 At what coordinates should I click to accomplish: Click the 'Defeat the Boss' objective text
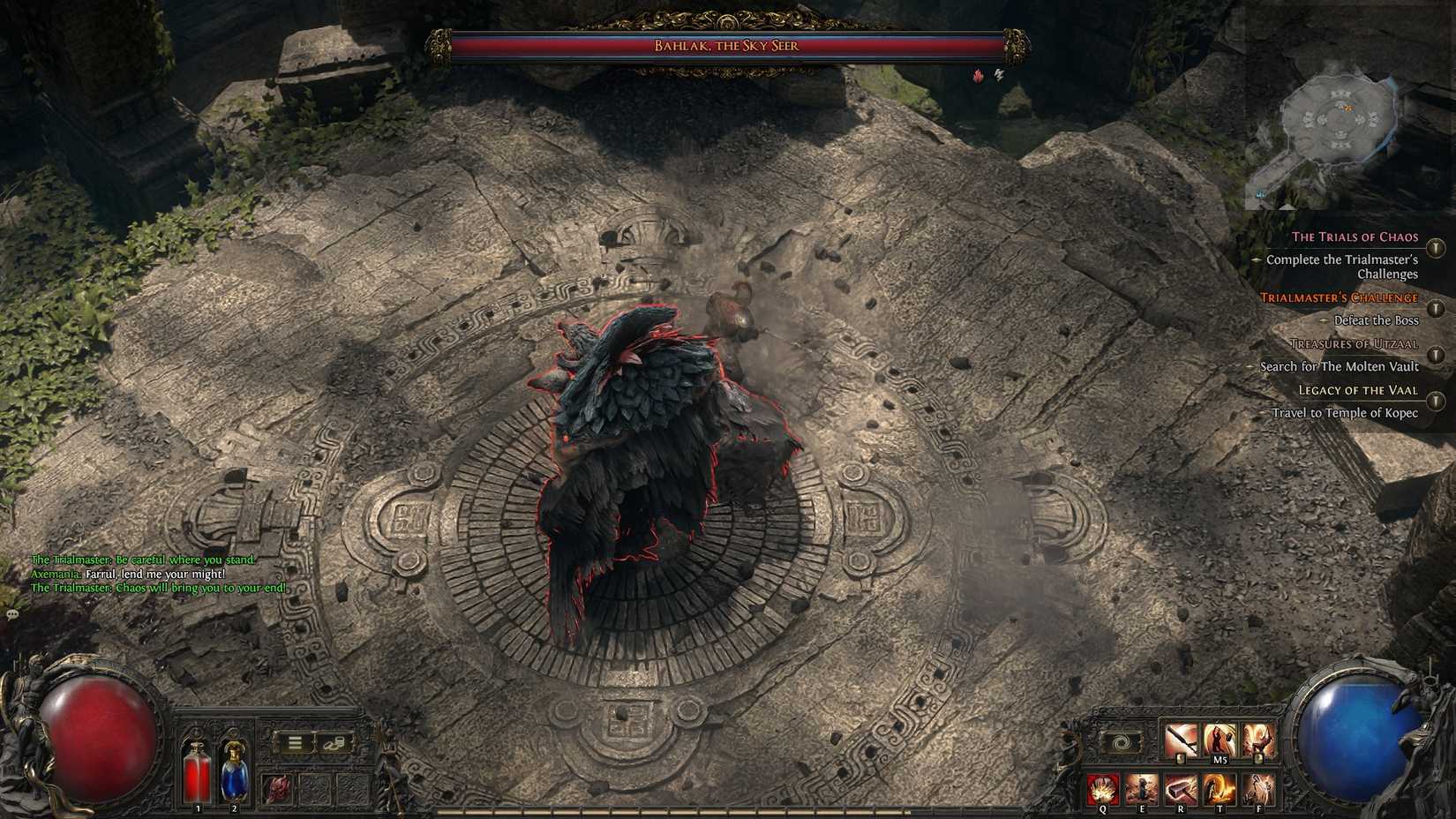[x=1377, y=320]
